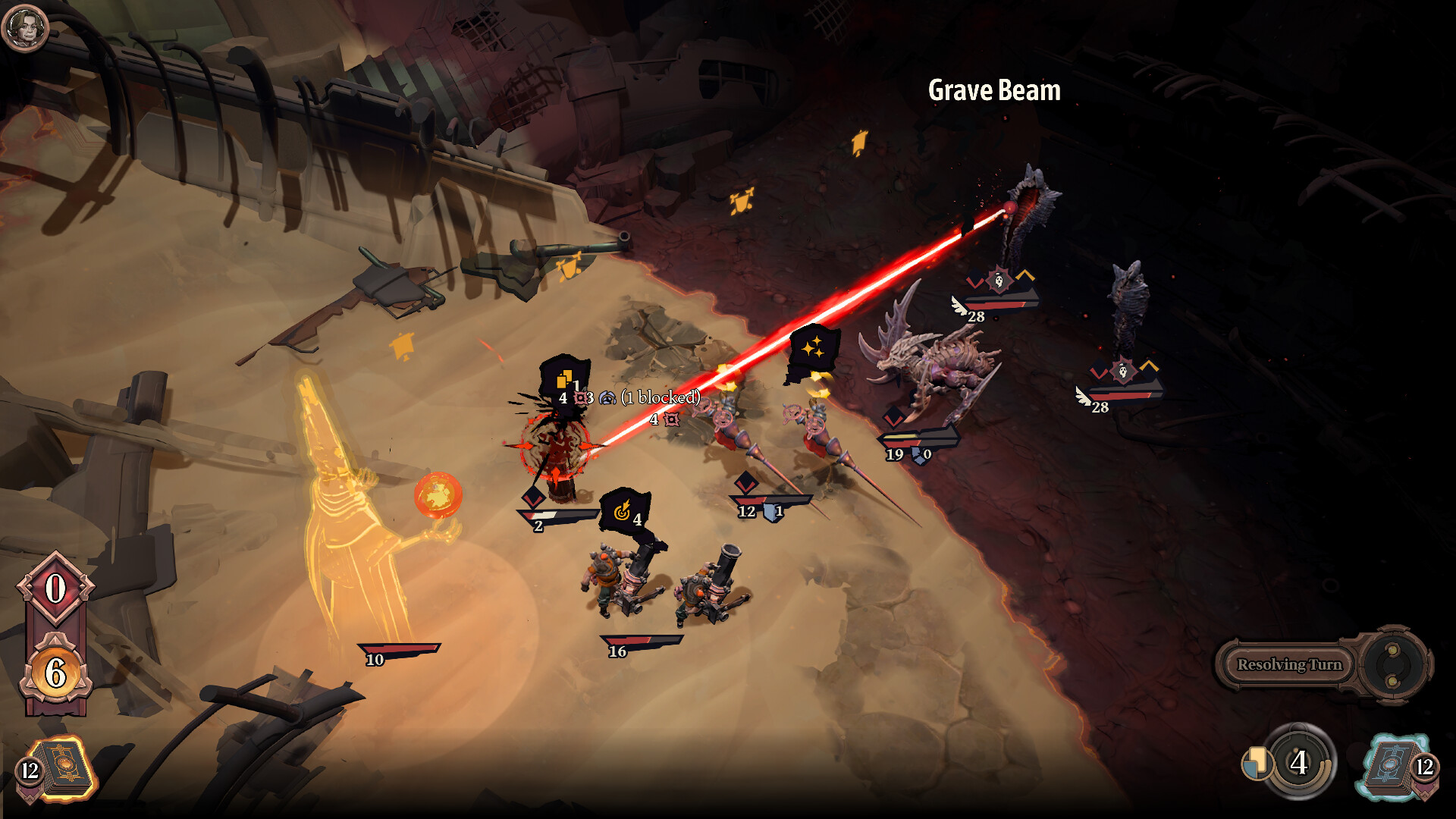
Task: Select the round dial showing 4
Action: coord(1299,762)
